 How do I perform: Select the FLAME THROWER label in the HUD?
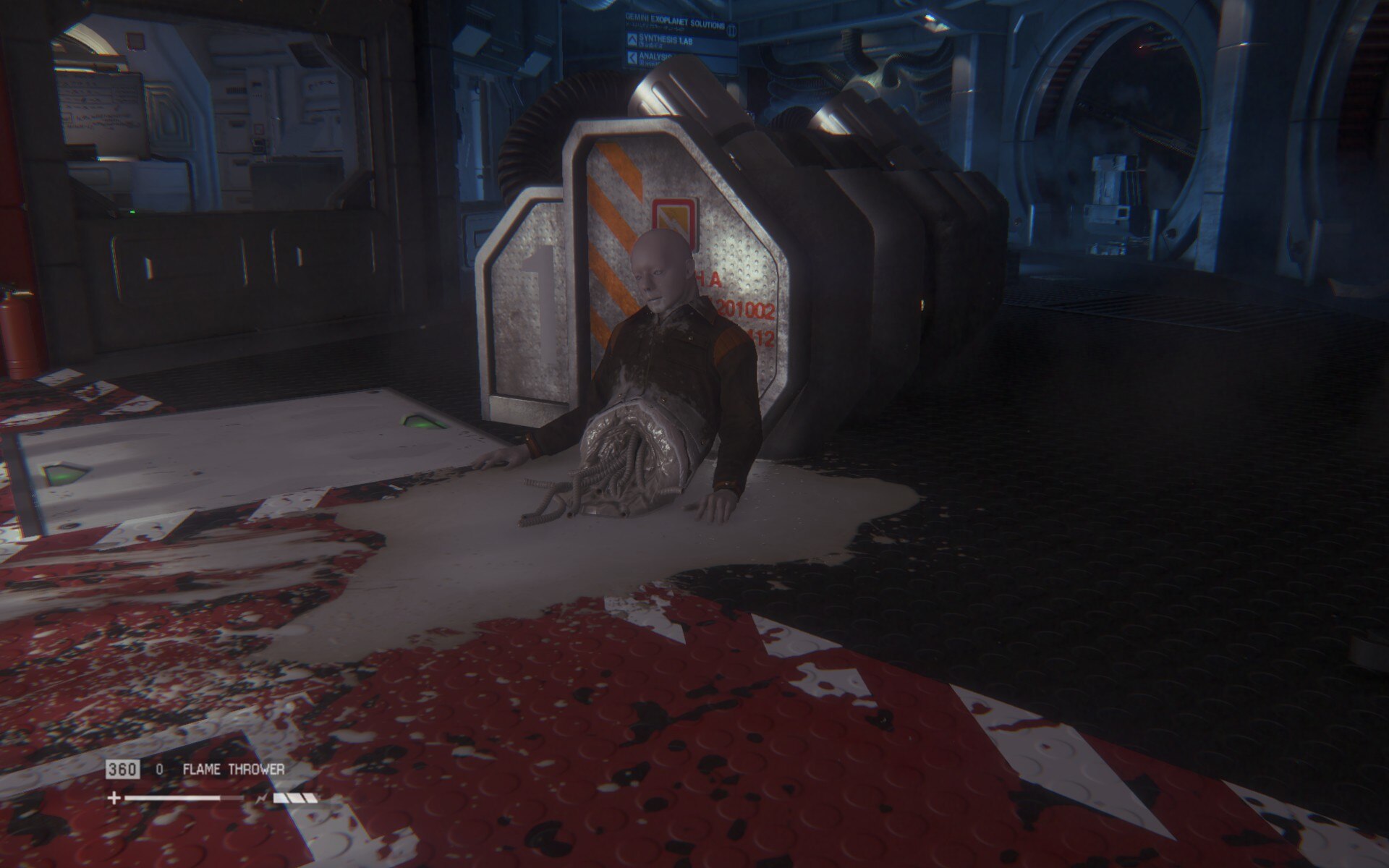234,770
